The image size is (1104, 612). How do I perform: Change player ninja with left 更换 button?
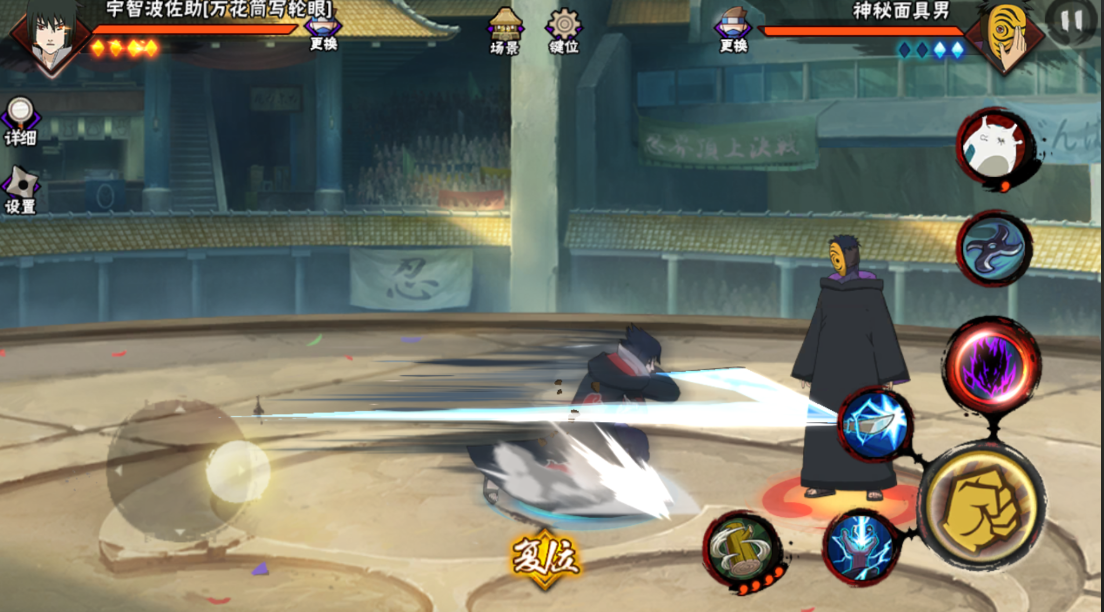[323, 28]
